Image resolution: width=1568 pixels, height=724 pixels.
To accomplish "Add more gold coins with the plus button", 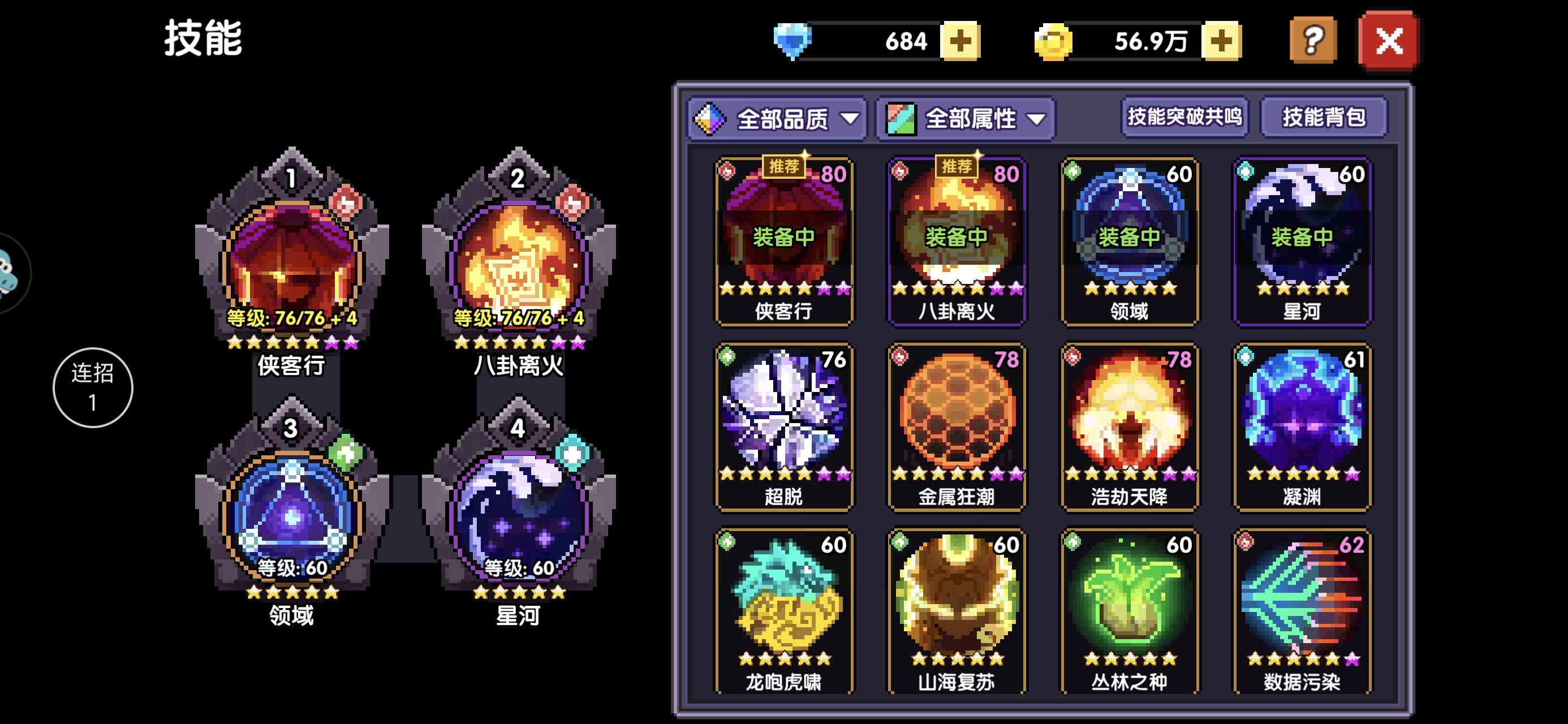I will (1221, 41).
